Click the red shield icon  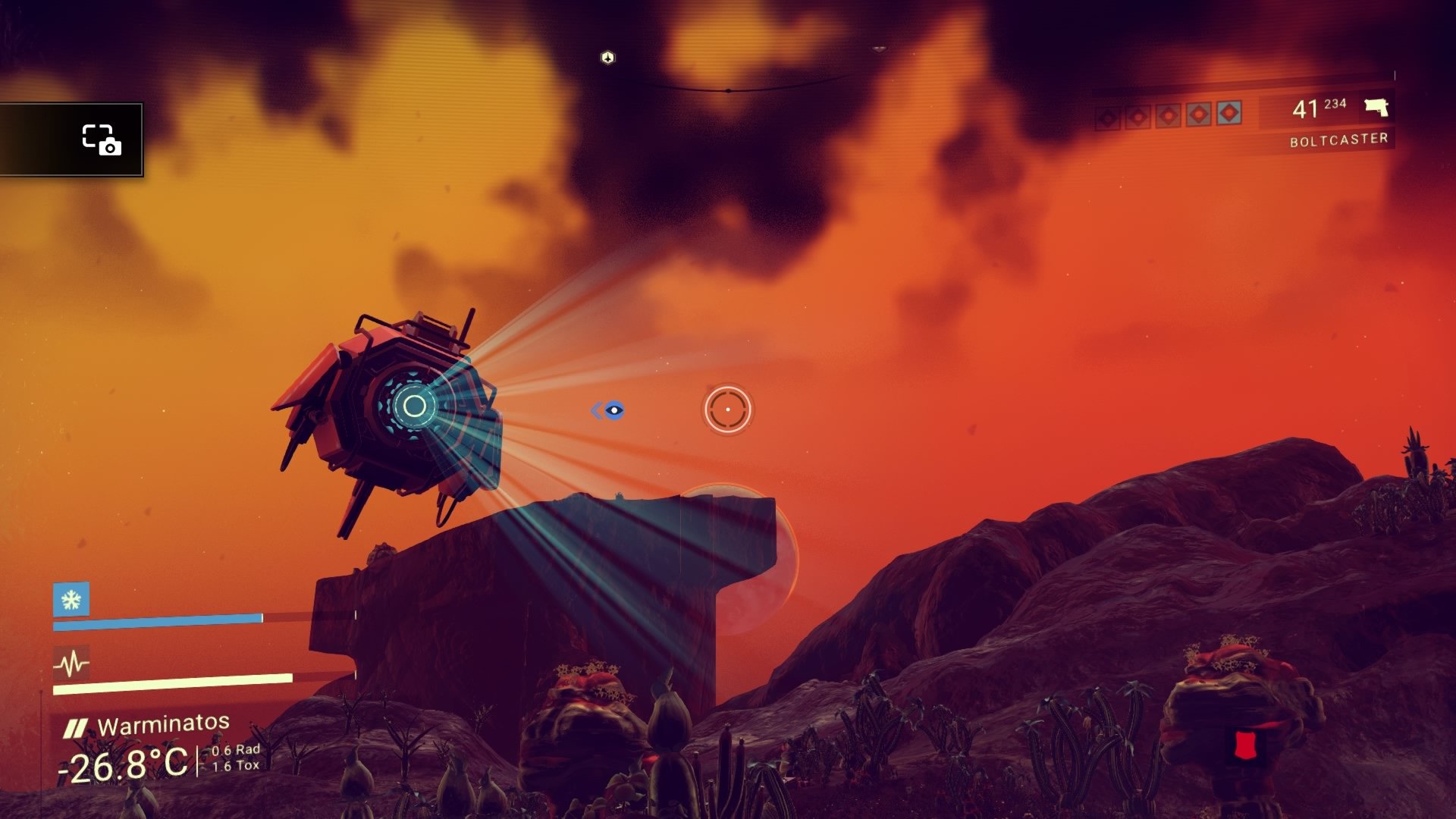(x=1242, y=745)
